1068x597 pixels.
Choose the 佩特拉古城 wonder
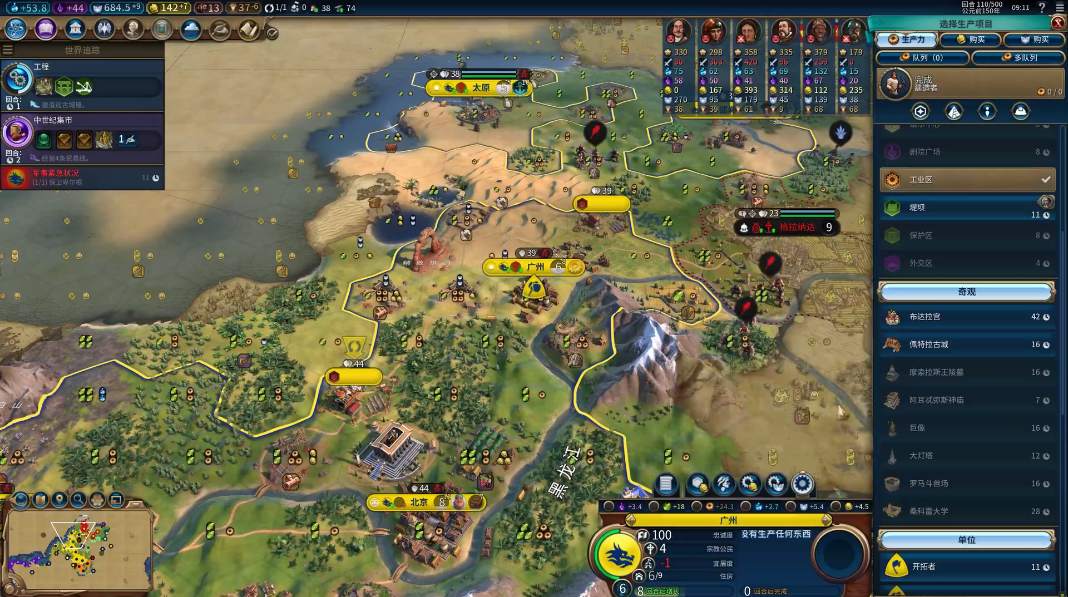[x=966, y=345]
